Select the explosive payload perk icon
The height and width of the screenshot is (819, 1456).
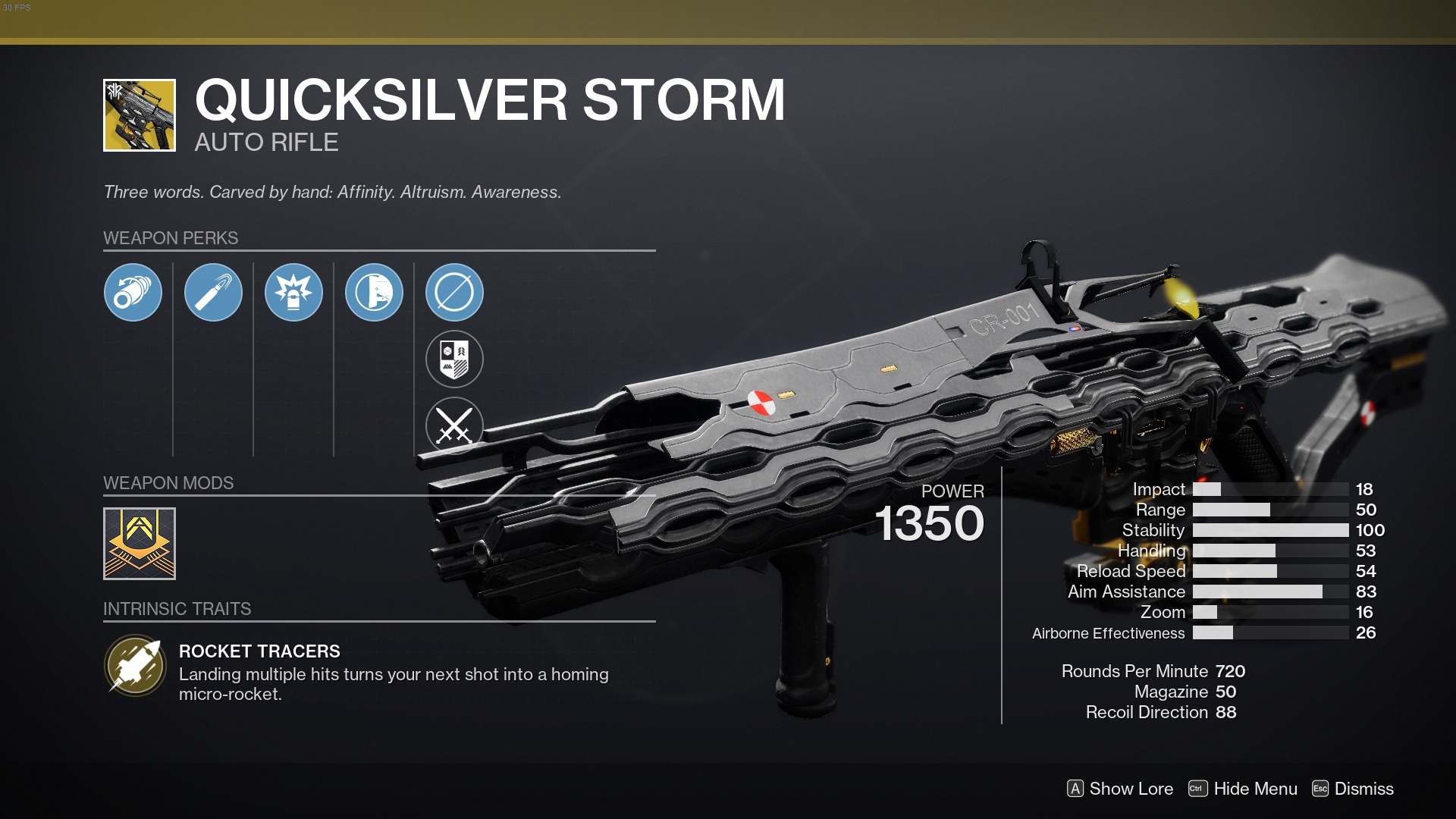pyautogui.click(x=293, y=292)
